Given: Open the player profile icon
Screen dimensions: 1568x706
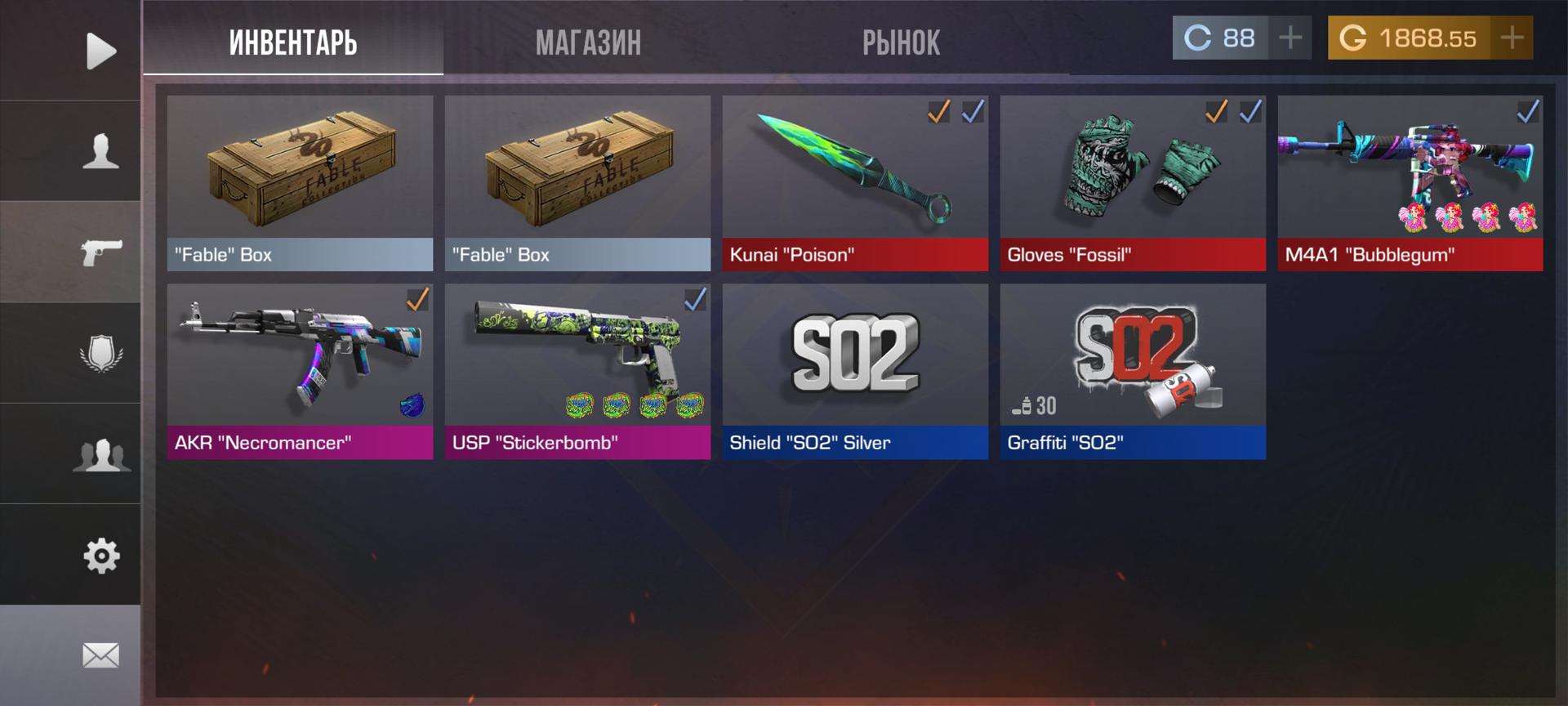Looking at the screenshot, I should (x=101, y=151).
